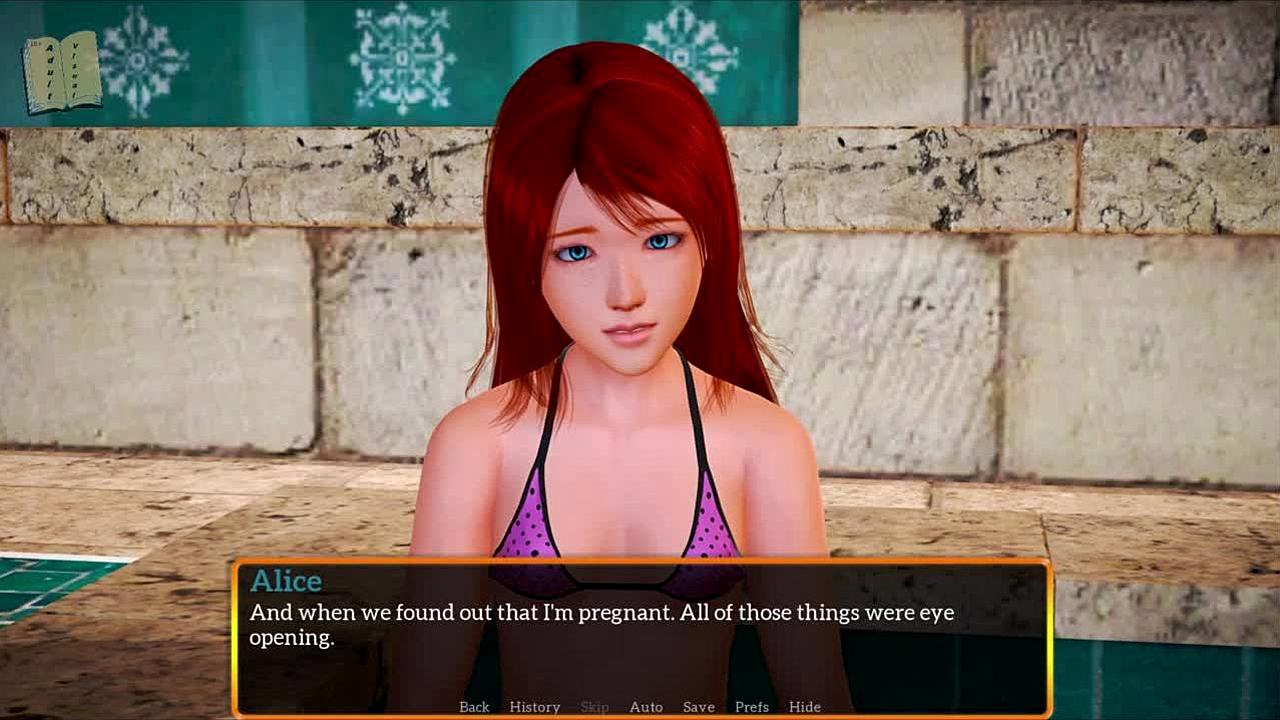Hide the dialogue interface
Screen dimensions: 1280x720
pyautogui.click(x=805, y=707)
